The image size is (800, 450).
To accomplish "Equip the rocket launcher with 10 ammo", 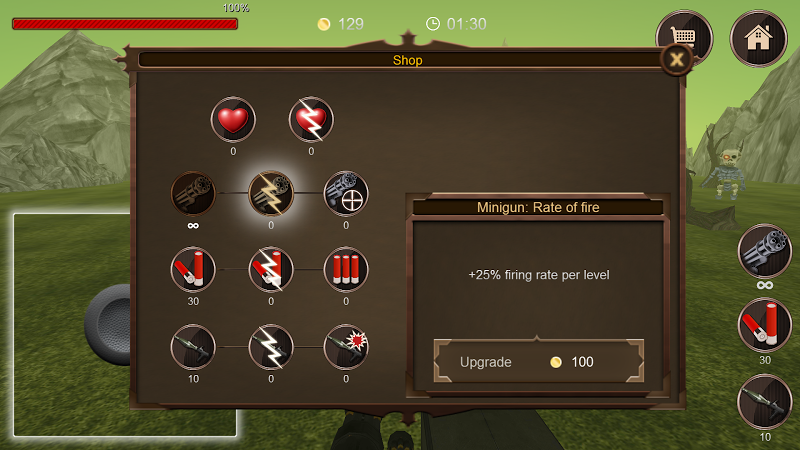I will pyautogui.click(x=765, y=402).
